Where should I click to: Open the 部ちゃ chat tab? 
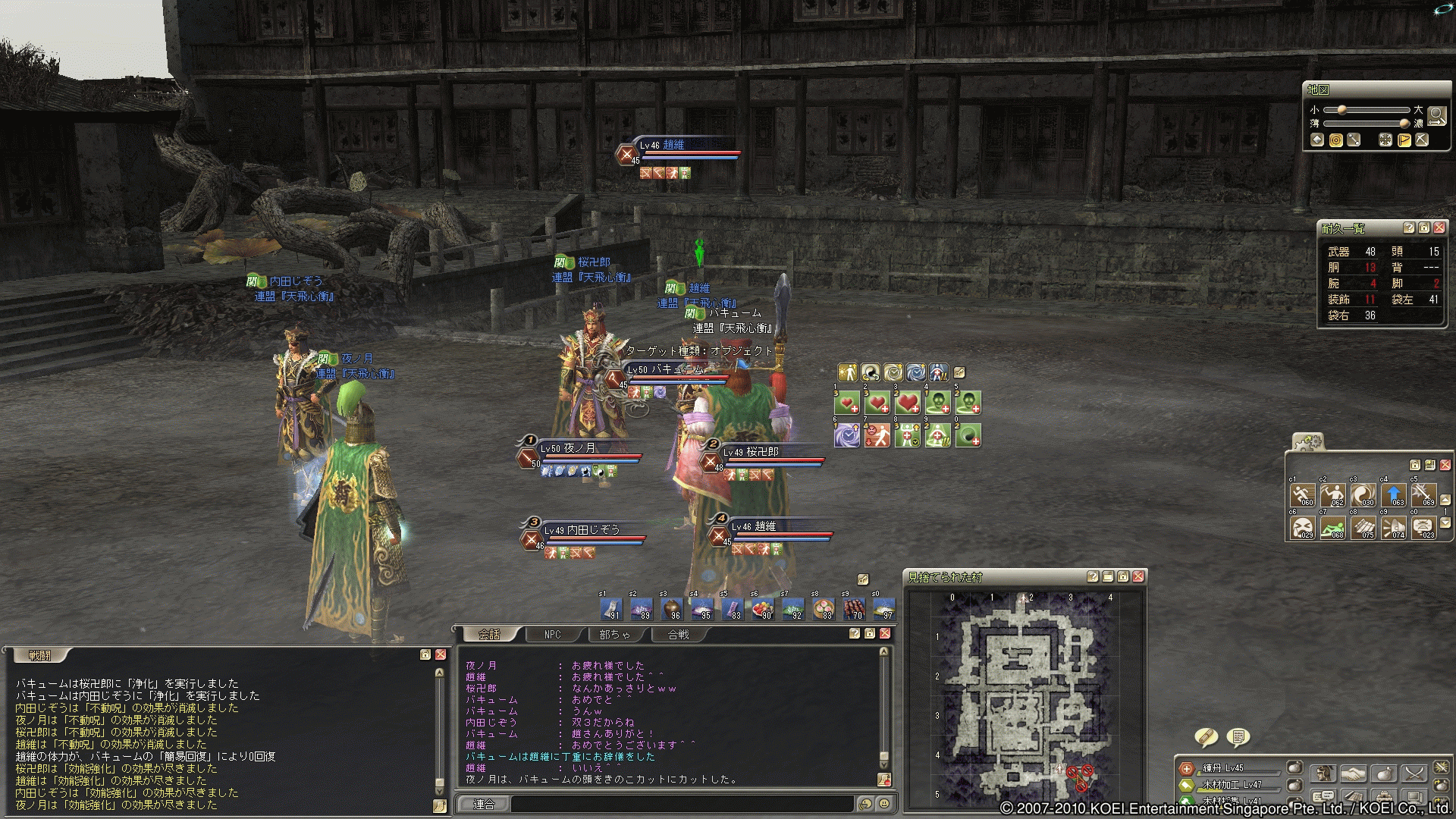614,635
